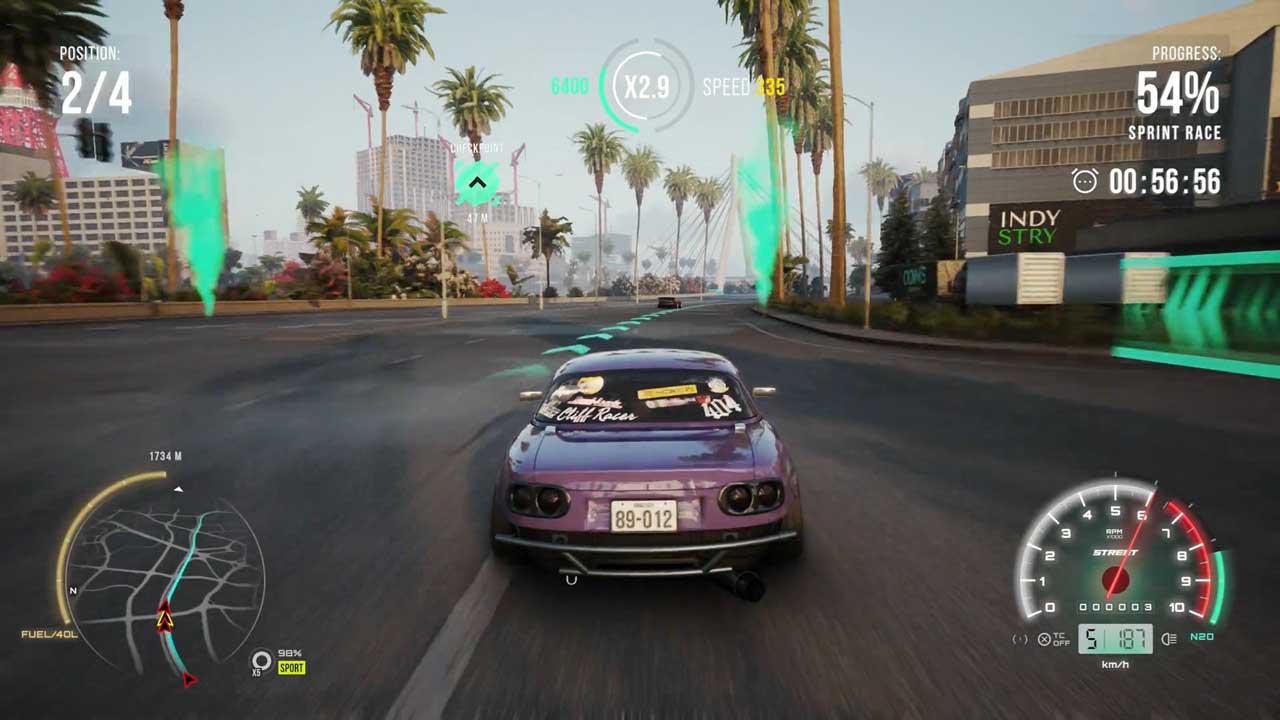Click the headlights indicator icon
The image size is (1280, 720).
pos(1169,639)
